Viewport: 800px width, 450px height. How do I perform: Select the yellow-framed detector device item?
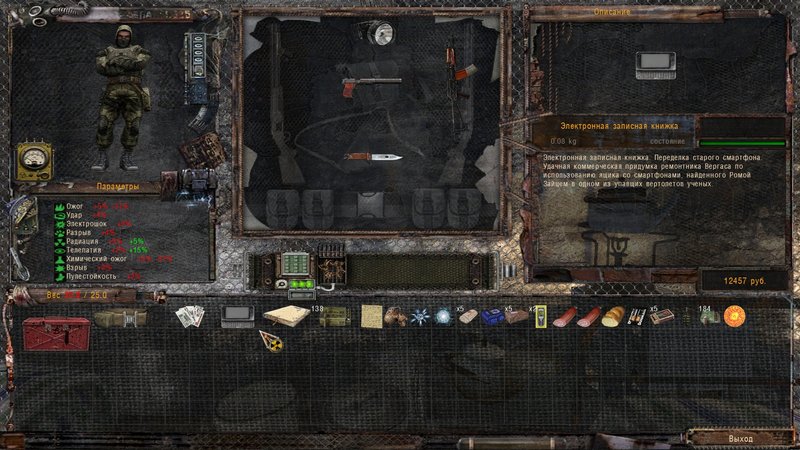pos(539,316)
